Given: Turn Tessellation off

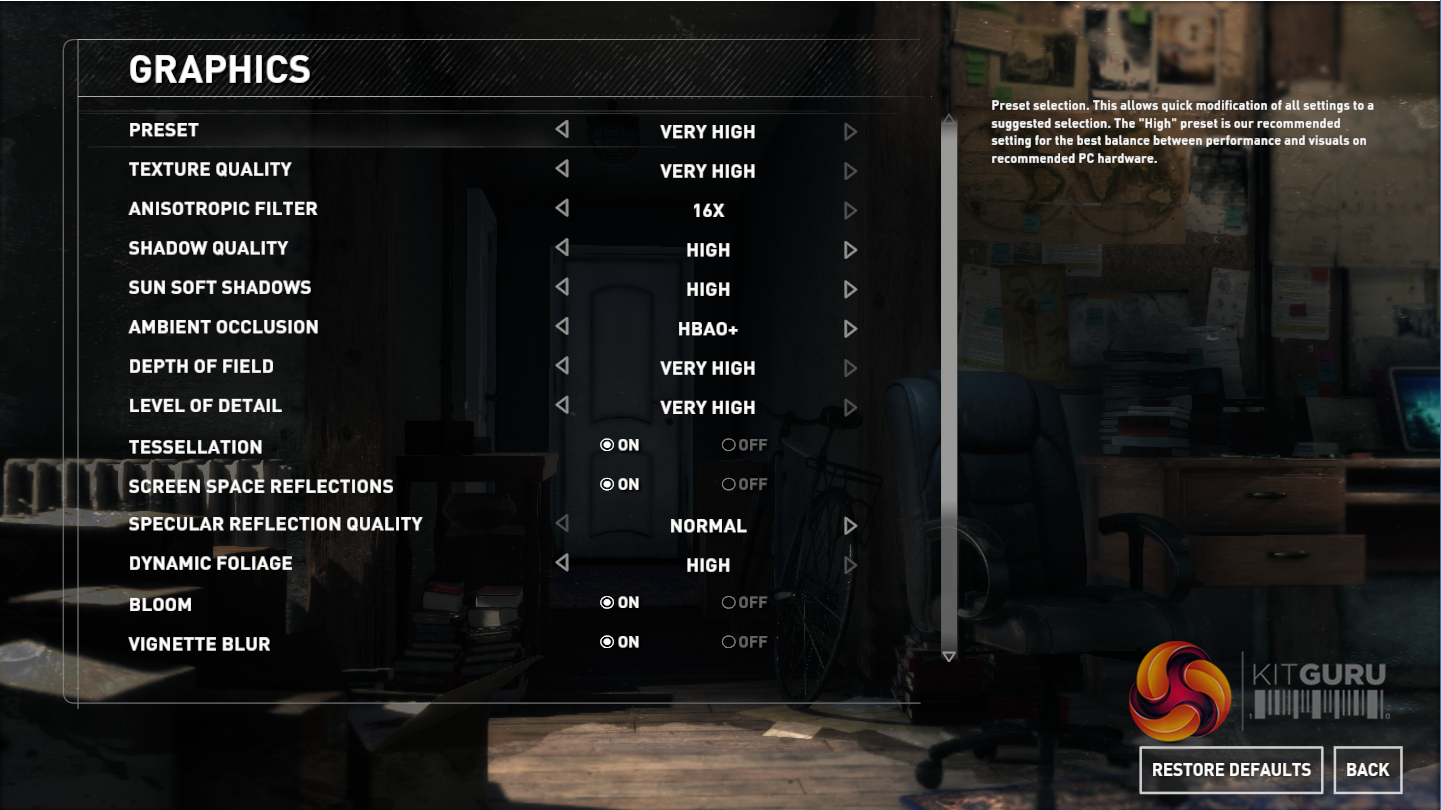Looking at the screenshot, I should pyautogui.click(x=729, y=445).
